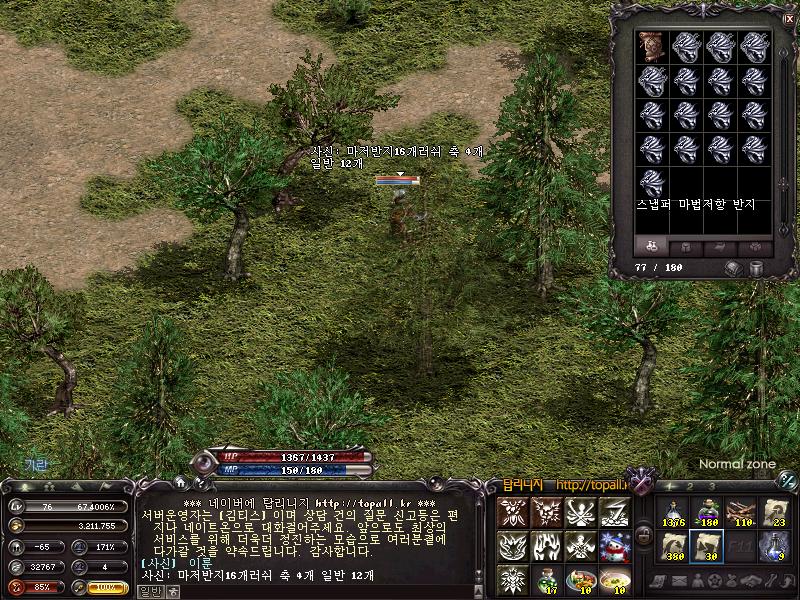
Task: Use the highlighted scroll slot showing 30
Action: (x=707, y=546)
